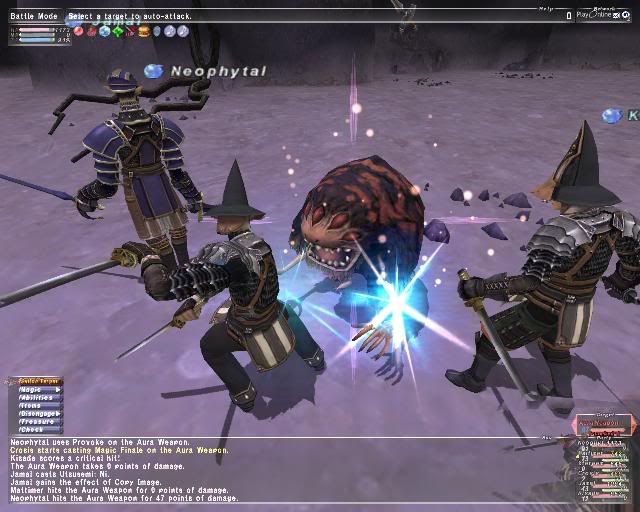Choose the Check command
Viewport: 640px width, 512px height.
[33, 429]
